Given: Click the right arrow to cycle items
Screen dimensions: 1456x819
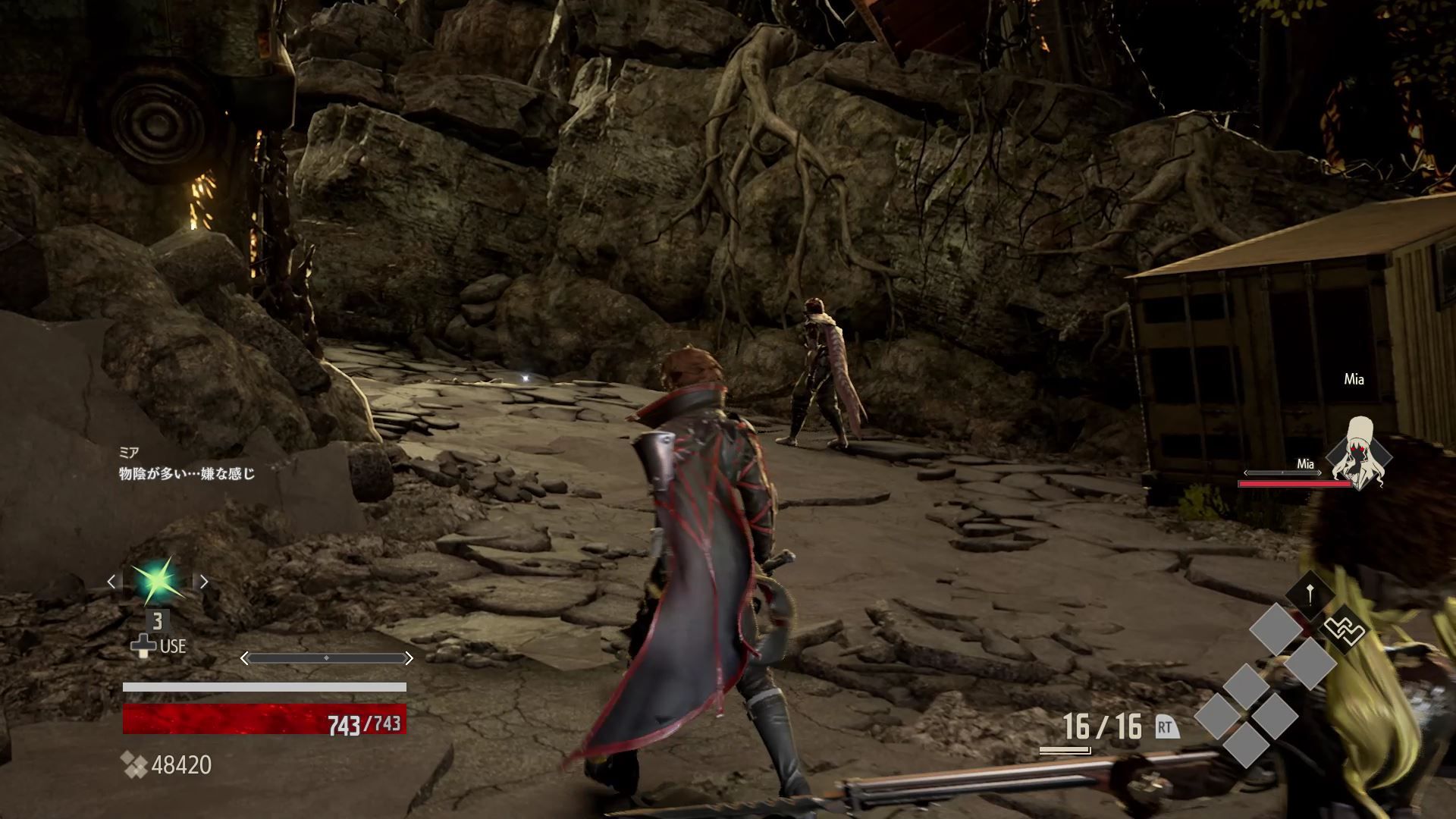Looking at the screenshot, I should pyautogui.click(x=206, y=582).
